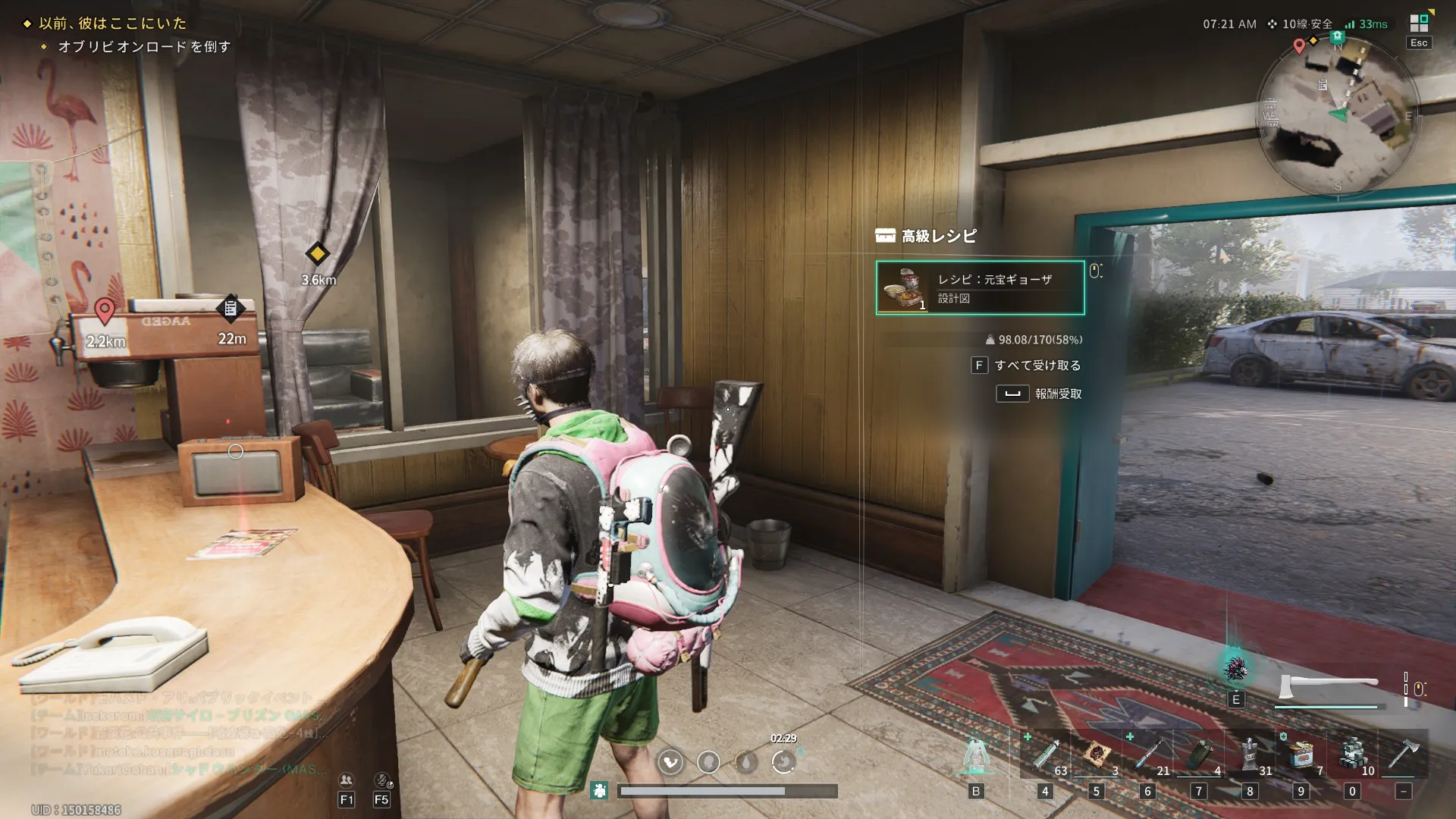Select the white axe weapon display
The height and width of the screenshot is (819, 1456).
1328,687
